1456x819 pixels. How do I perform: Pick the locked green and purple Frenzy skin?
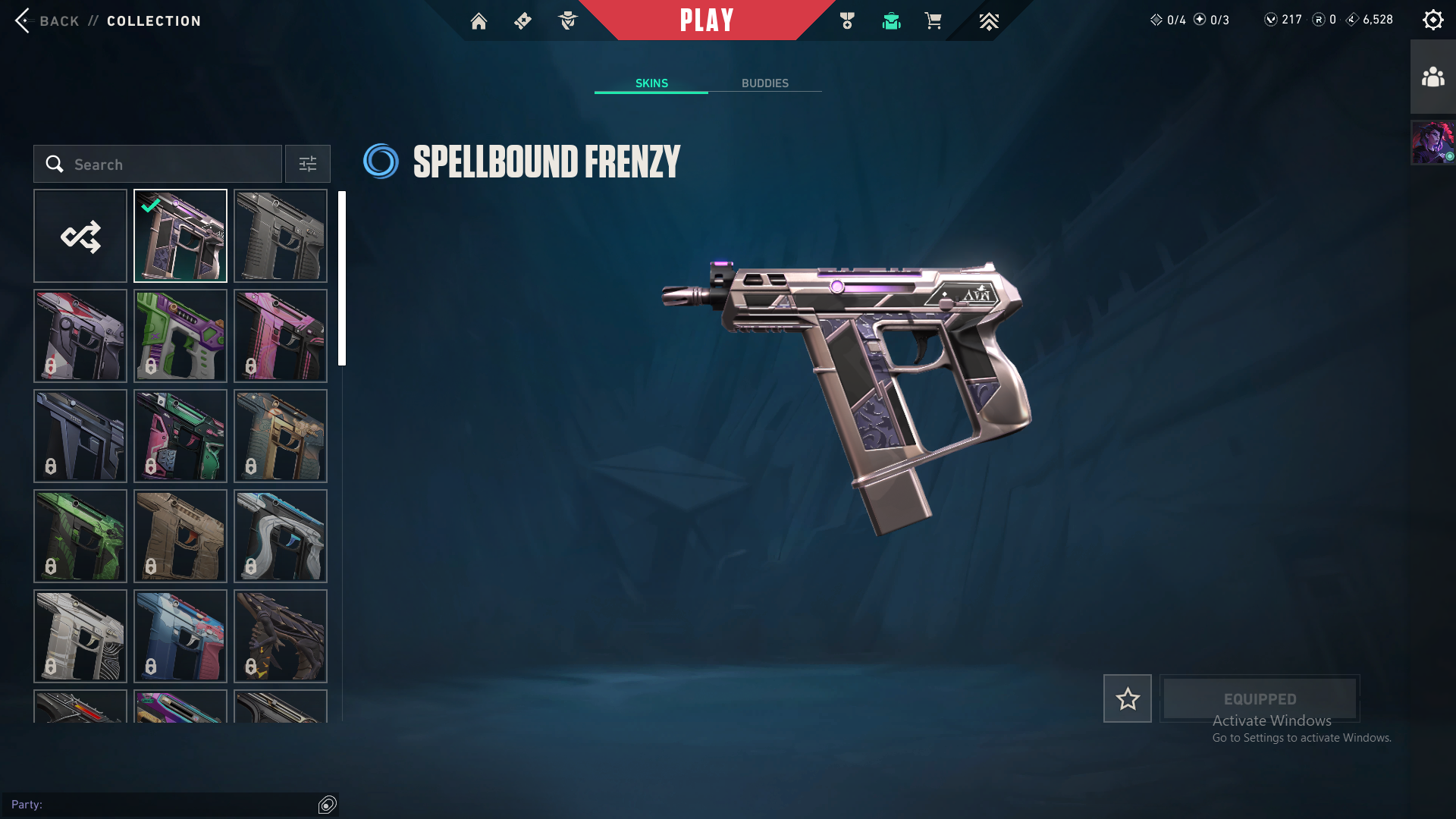[180, 336]
